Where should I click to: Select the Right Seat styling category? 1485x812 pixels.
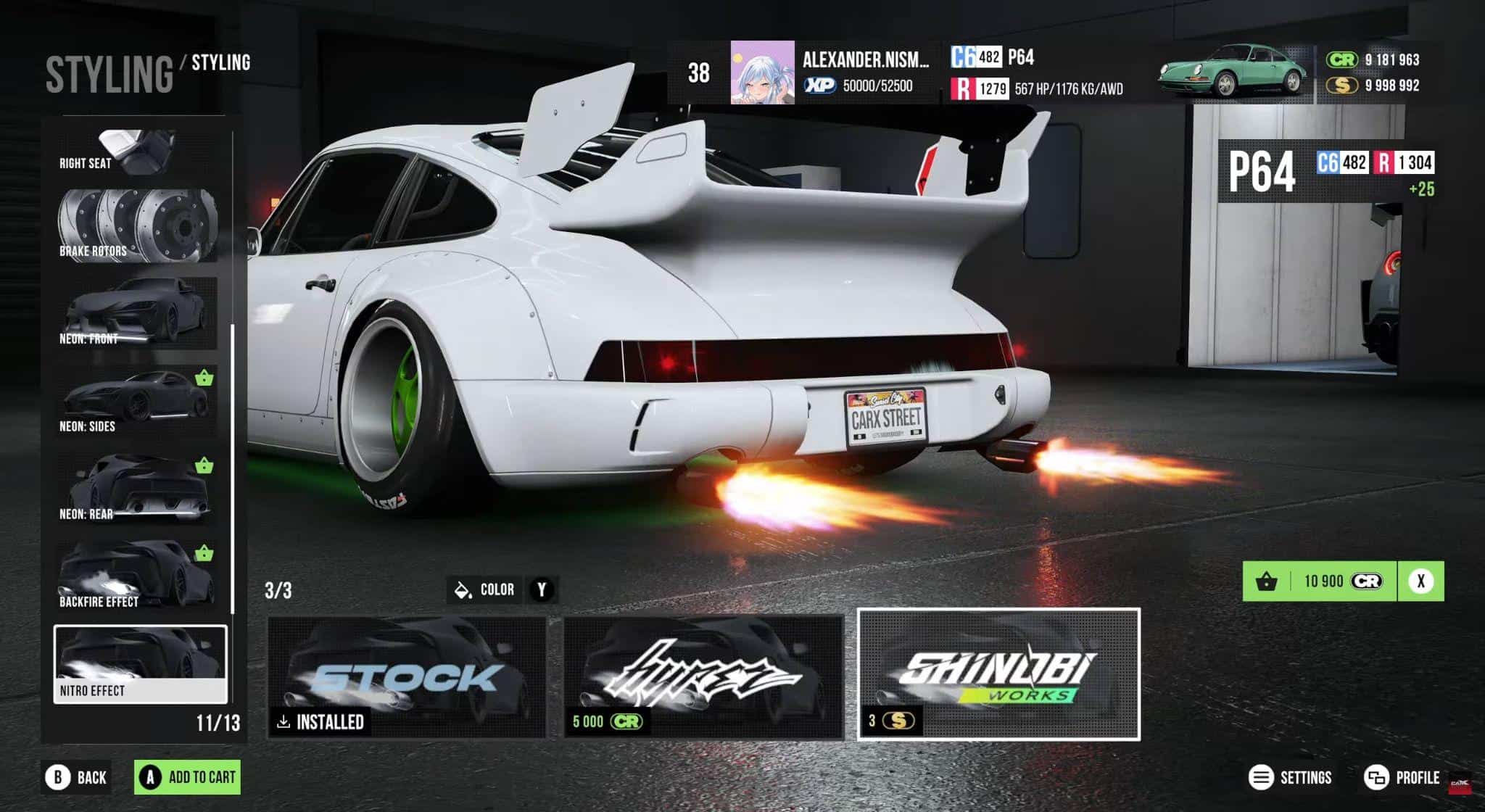point(136,154)
